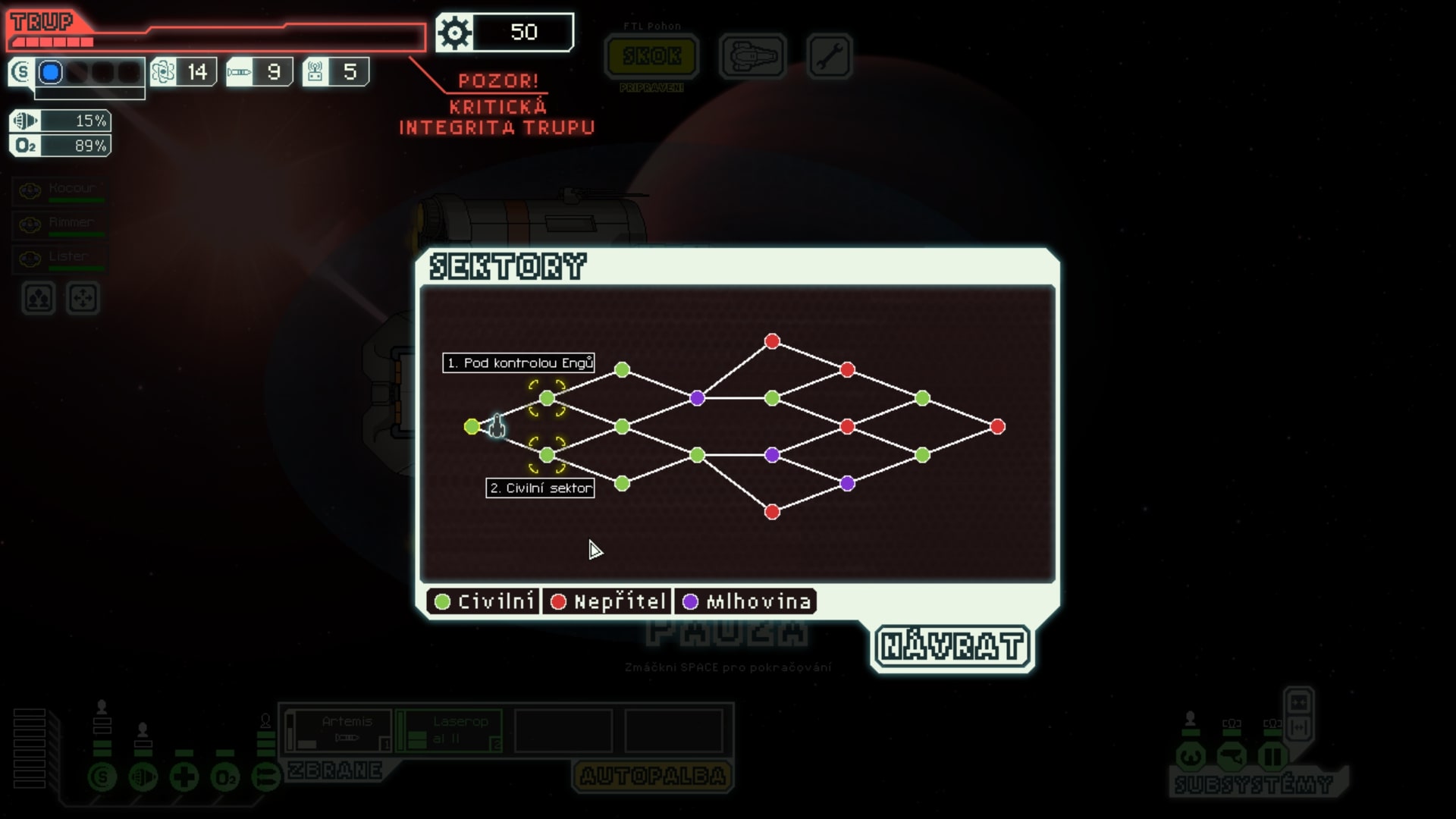Click the engines power icon
This screenshot has width=1456, height=819.
coord(143,777)
